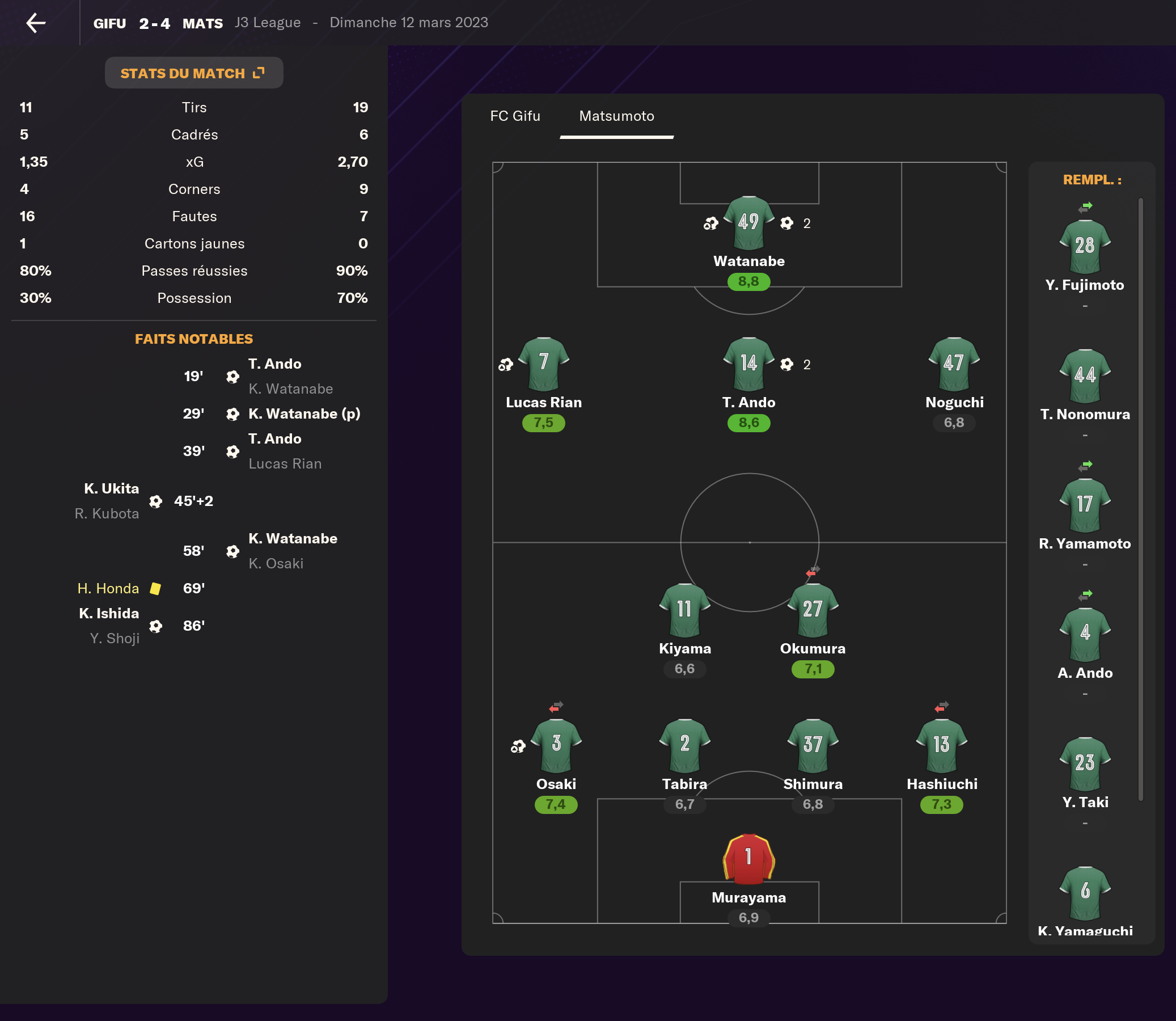
Task: Select substitute T. Nonomura's shirt
Action: pyautogui.click(x=1084, y=376)
